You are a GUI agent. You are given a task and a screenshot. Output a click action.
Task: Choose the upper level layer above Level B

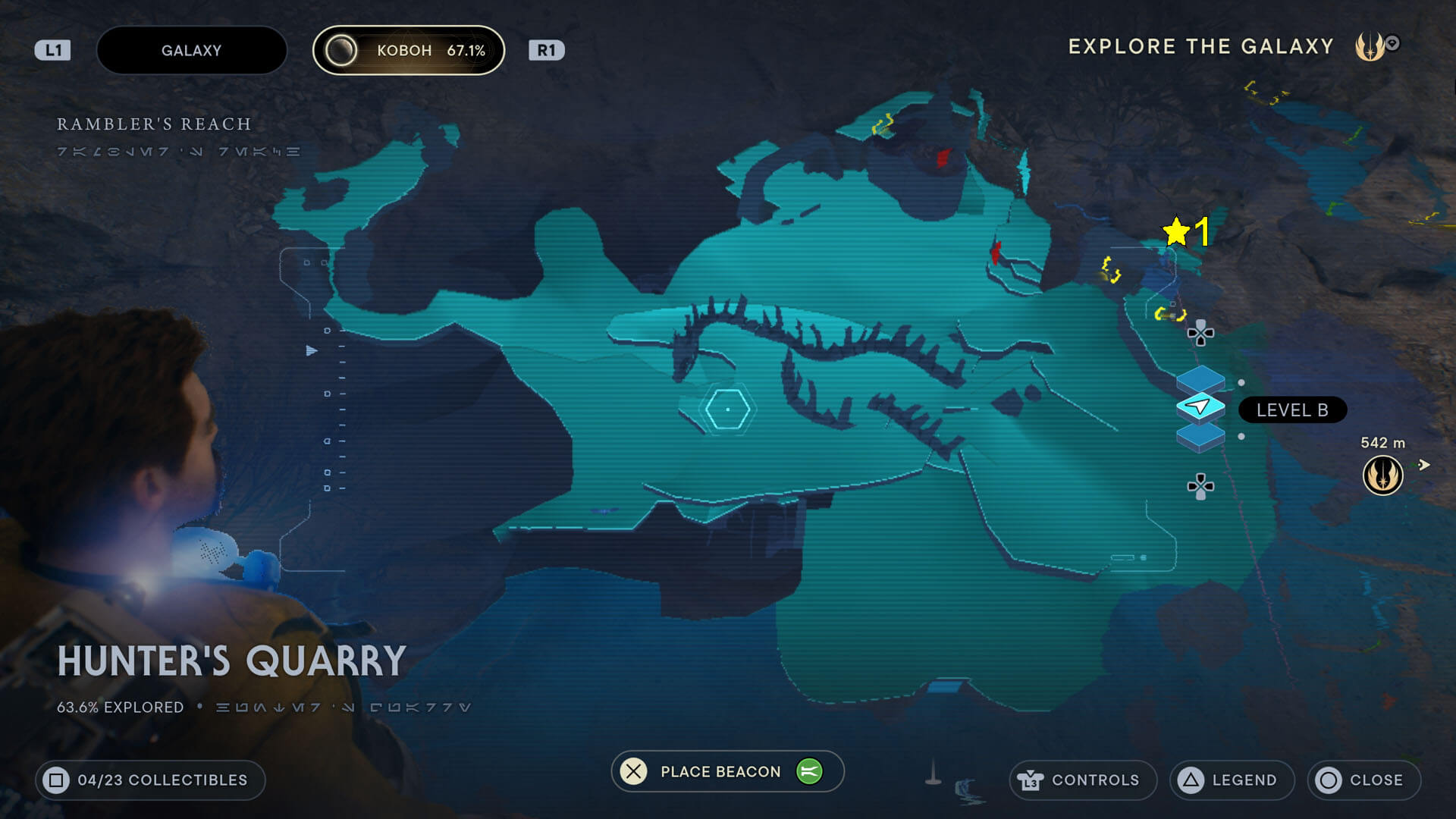(1200, 378)
